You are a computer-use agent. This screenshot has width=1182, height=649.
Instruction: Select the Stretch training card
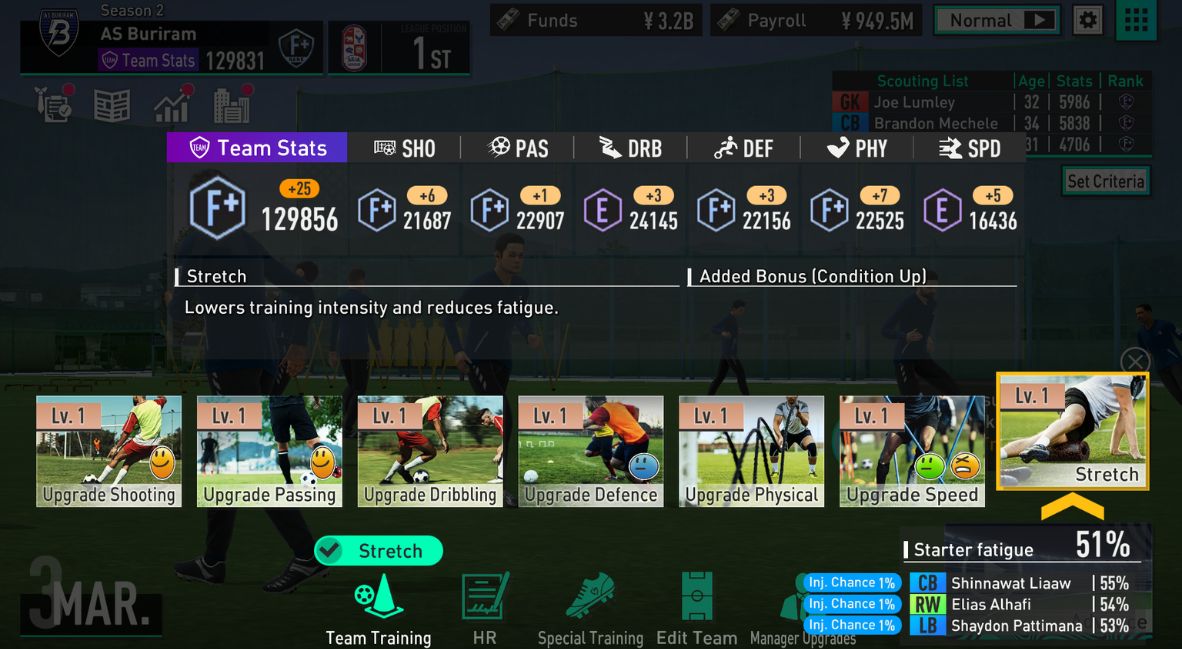tap(1073, 432)
